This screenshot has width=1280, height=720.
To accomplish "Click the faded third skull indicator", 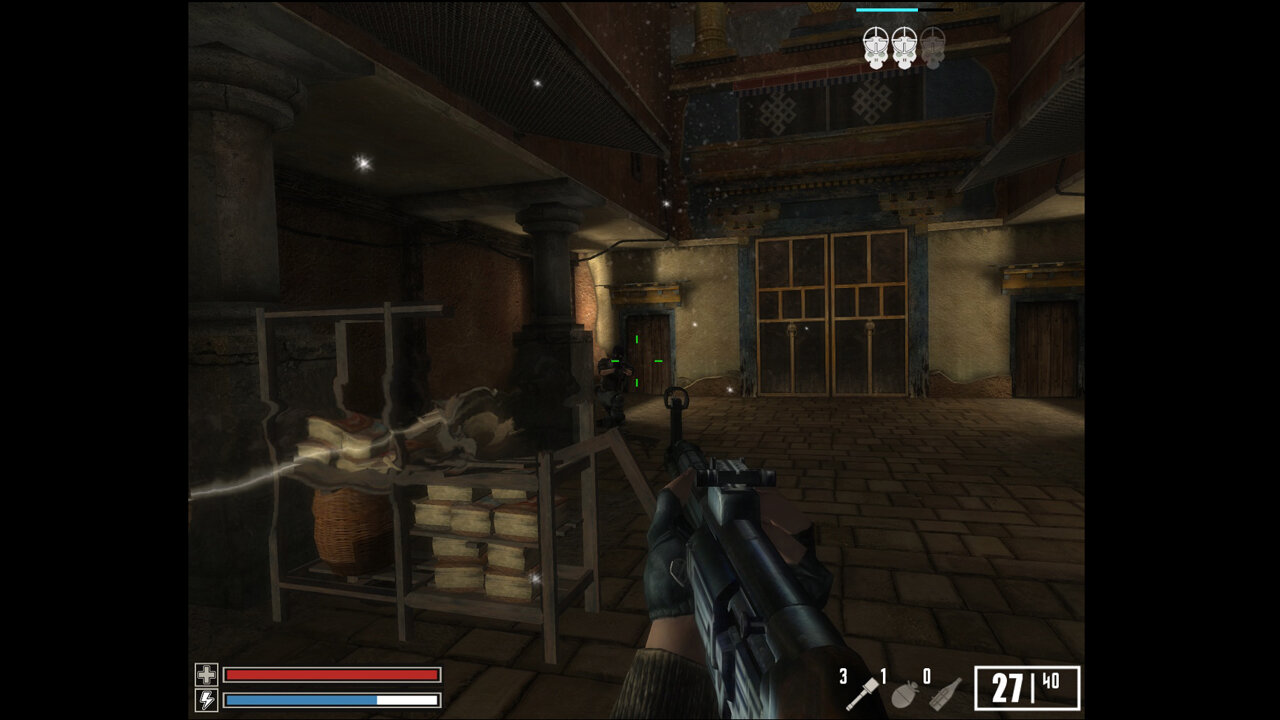I will pos(932,49).
